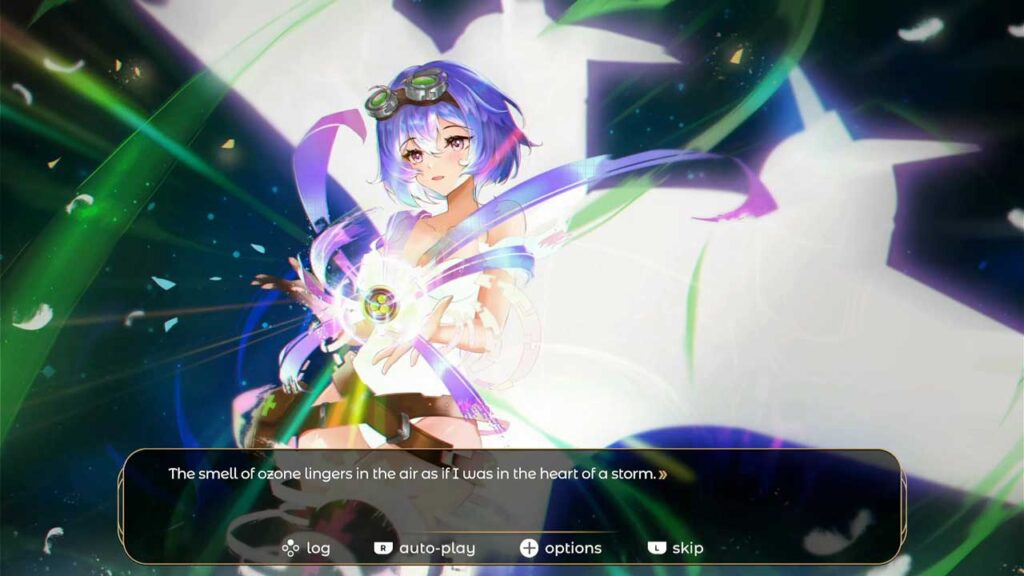Skip the current dialogue
Screen dimensions: 1024x576
(676, 548)
